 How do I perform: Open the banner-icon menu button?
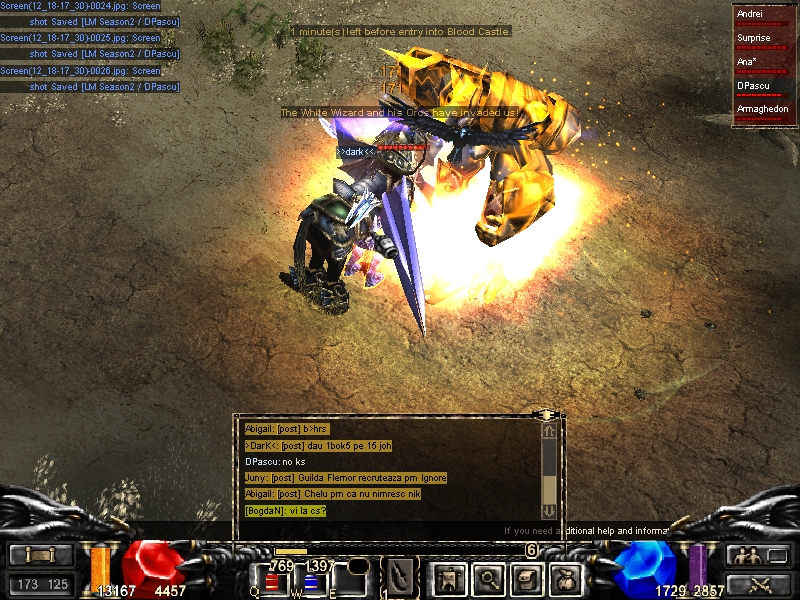[446, 578]
